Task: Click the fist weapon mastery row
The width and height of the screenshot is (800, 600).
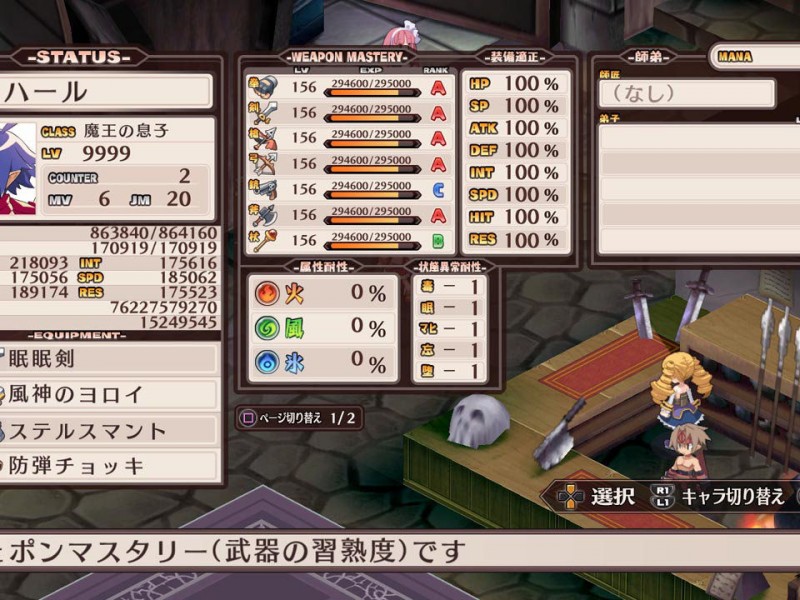Action: coord(349,86)
